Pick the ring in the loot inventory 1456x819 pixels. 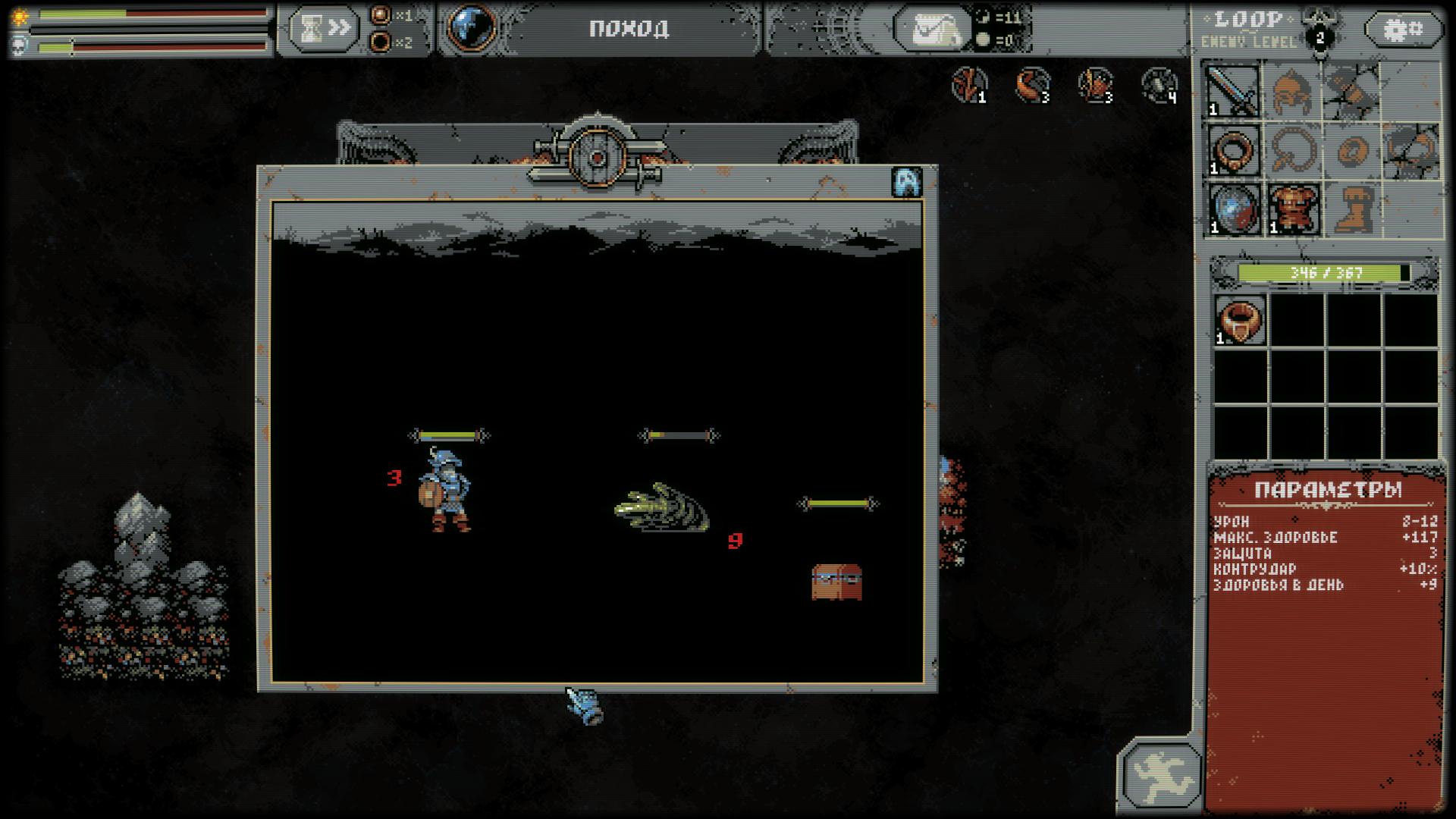[x=1240, y=320]
